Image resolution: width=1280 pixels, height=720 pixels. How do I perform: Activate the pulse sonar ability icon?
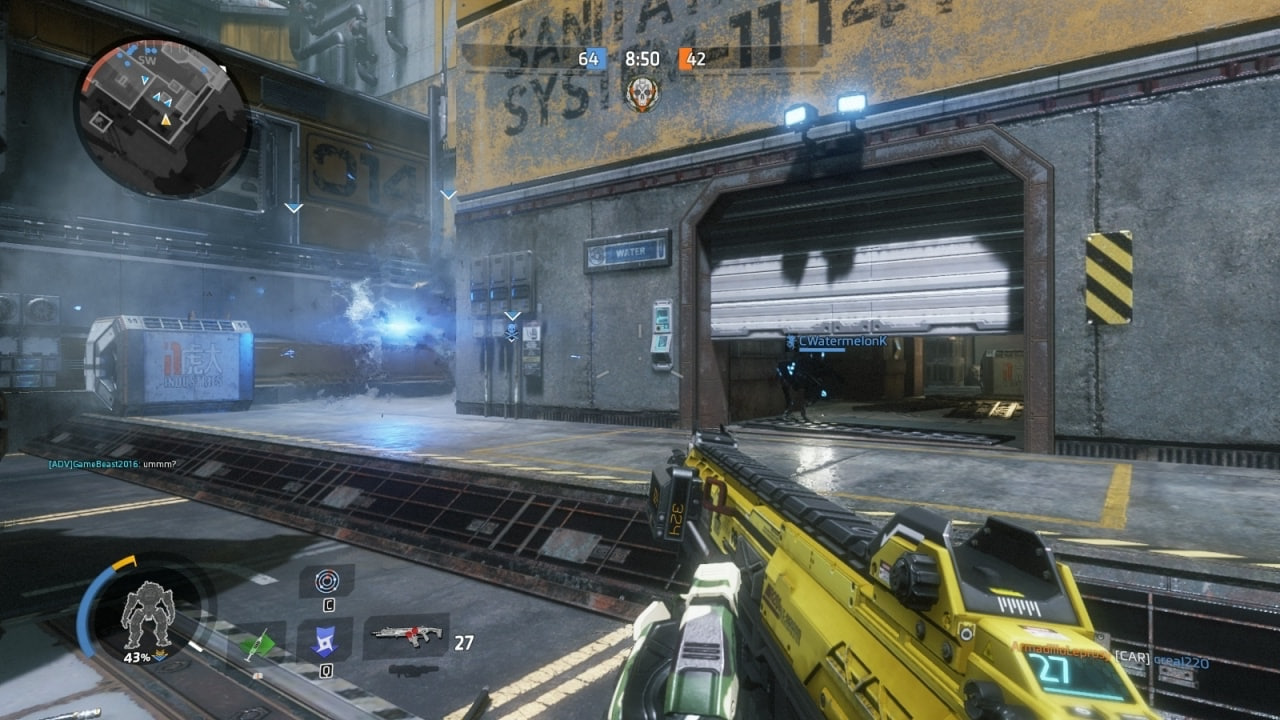[327, 581]
